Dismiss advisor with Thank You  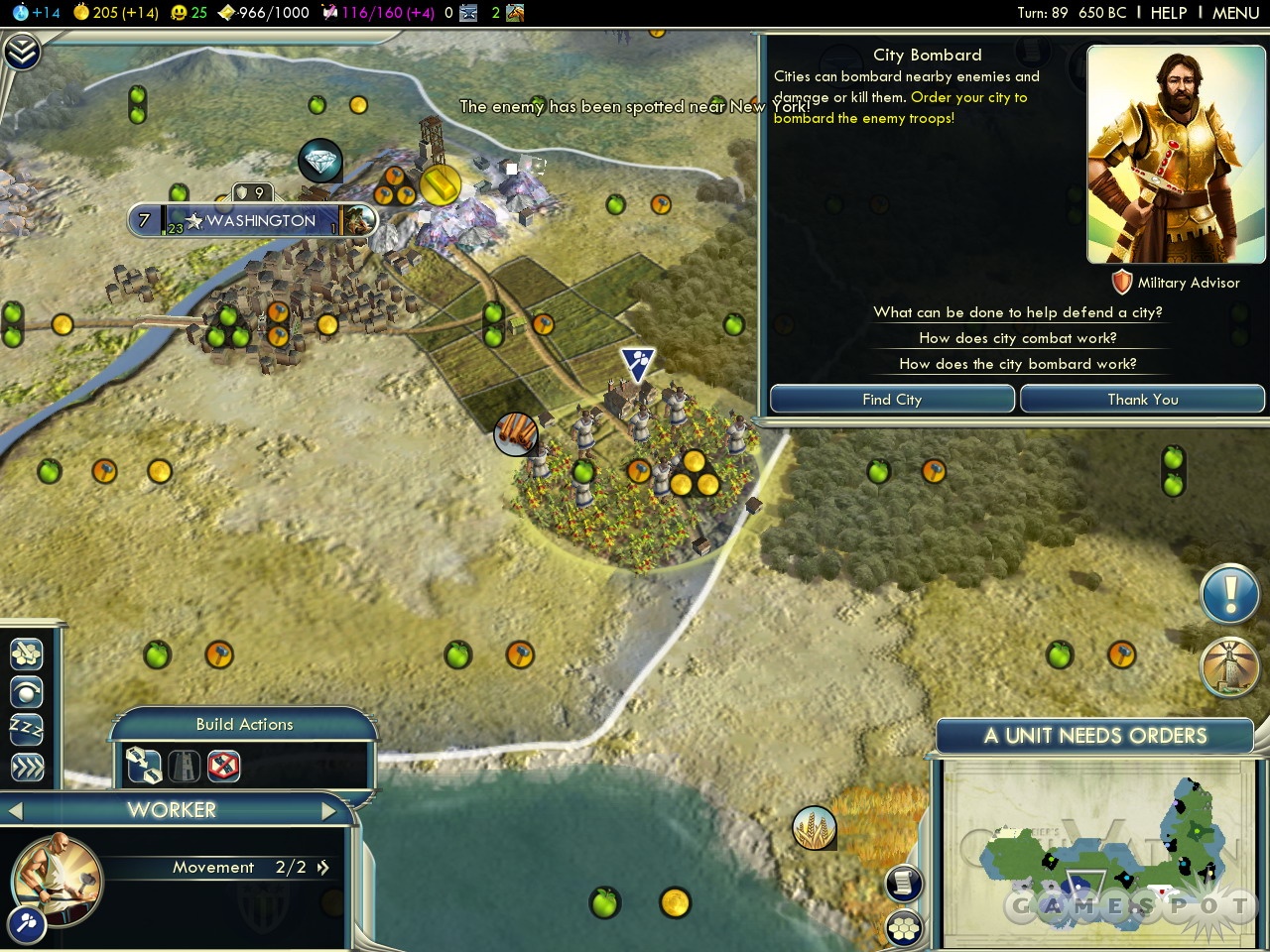click(1142, 400)
